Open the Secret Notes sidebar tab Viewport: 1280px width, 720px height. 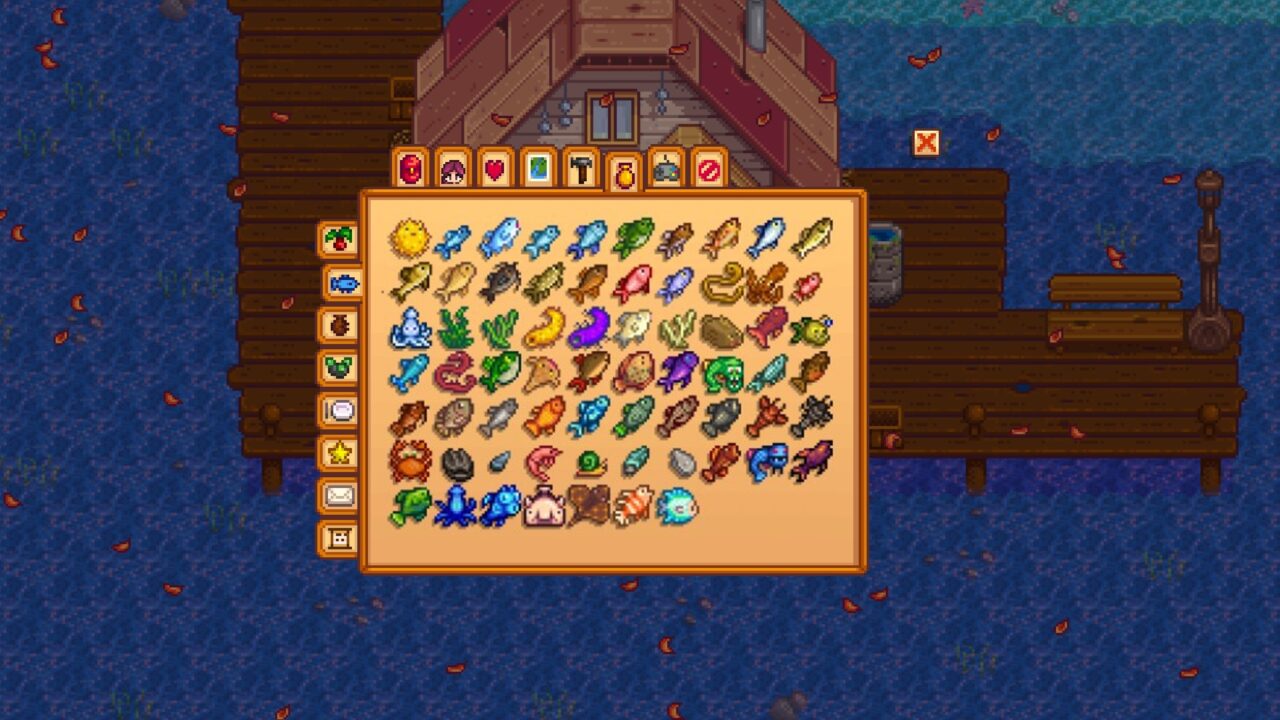point(340,537)
